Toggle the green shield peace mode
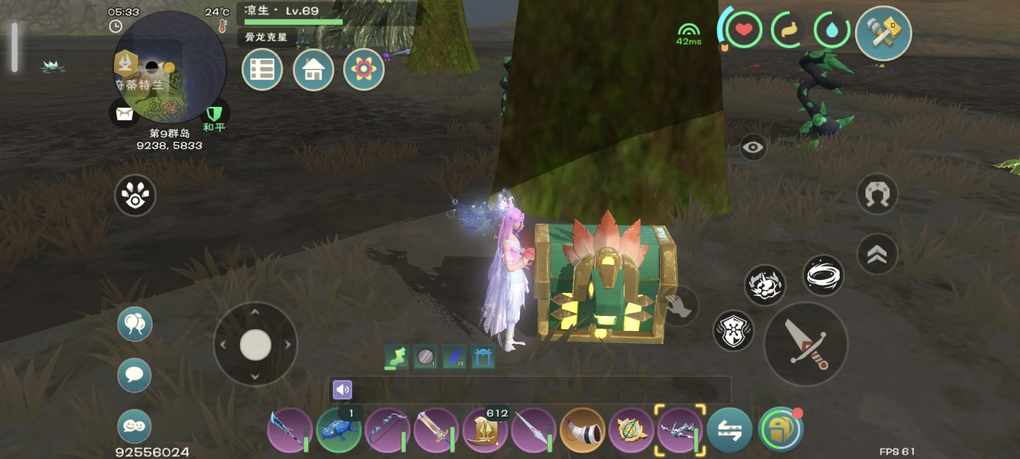Viewport: 1020px width, 459px height. tap(214, 113)
